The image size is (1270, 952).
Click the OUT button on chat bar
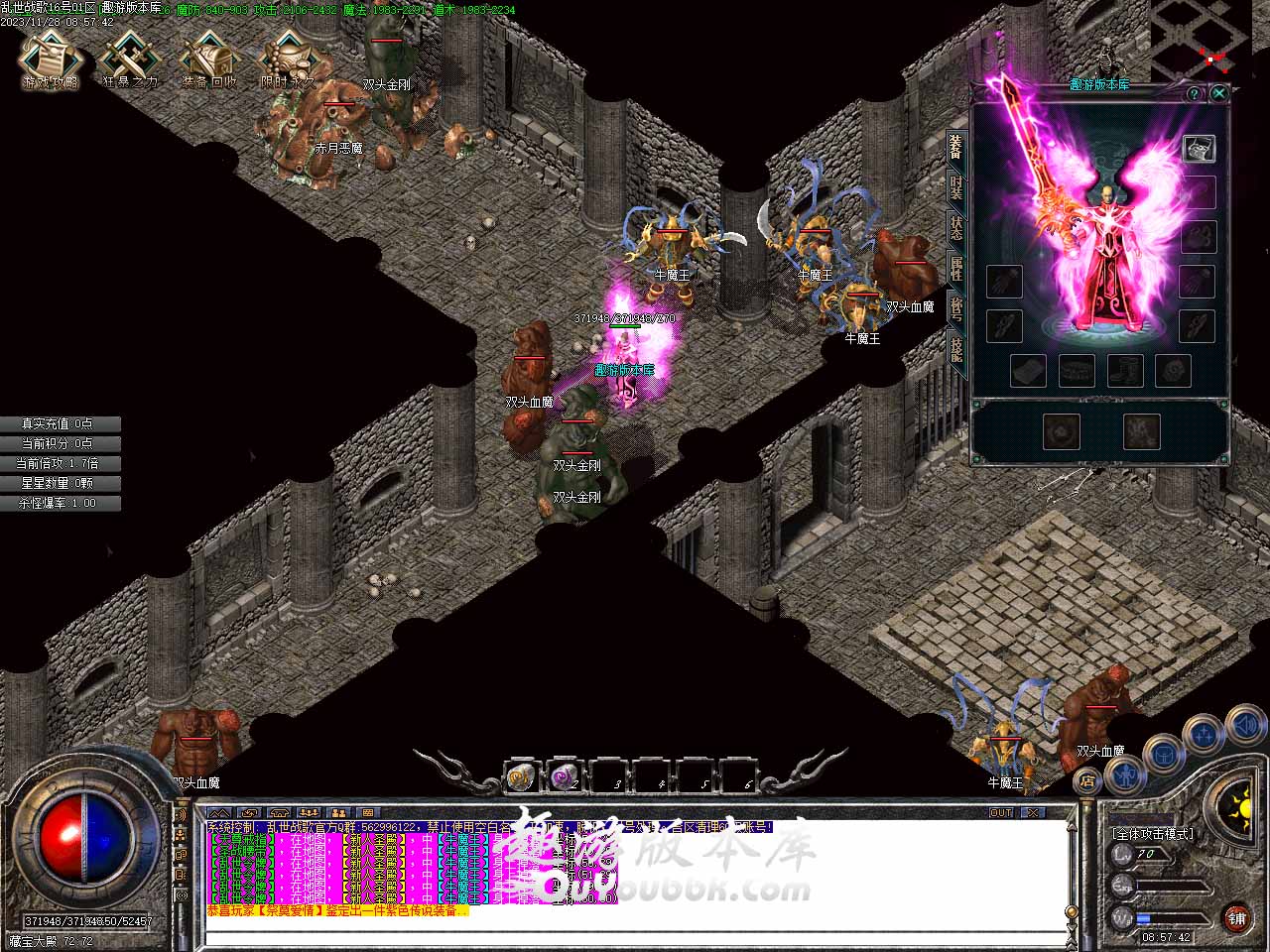point(1001,812)
